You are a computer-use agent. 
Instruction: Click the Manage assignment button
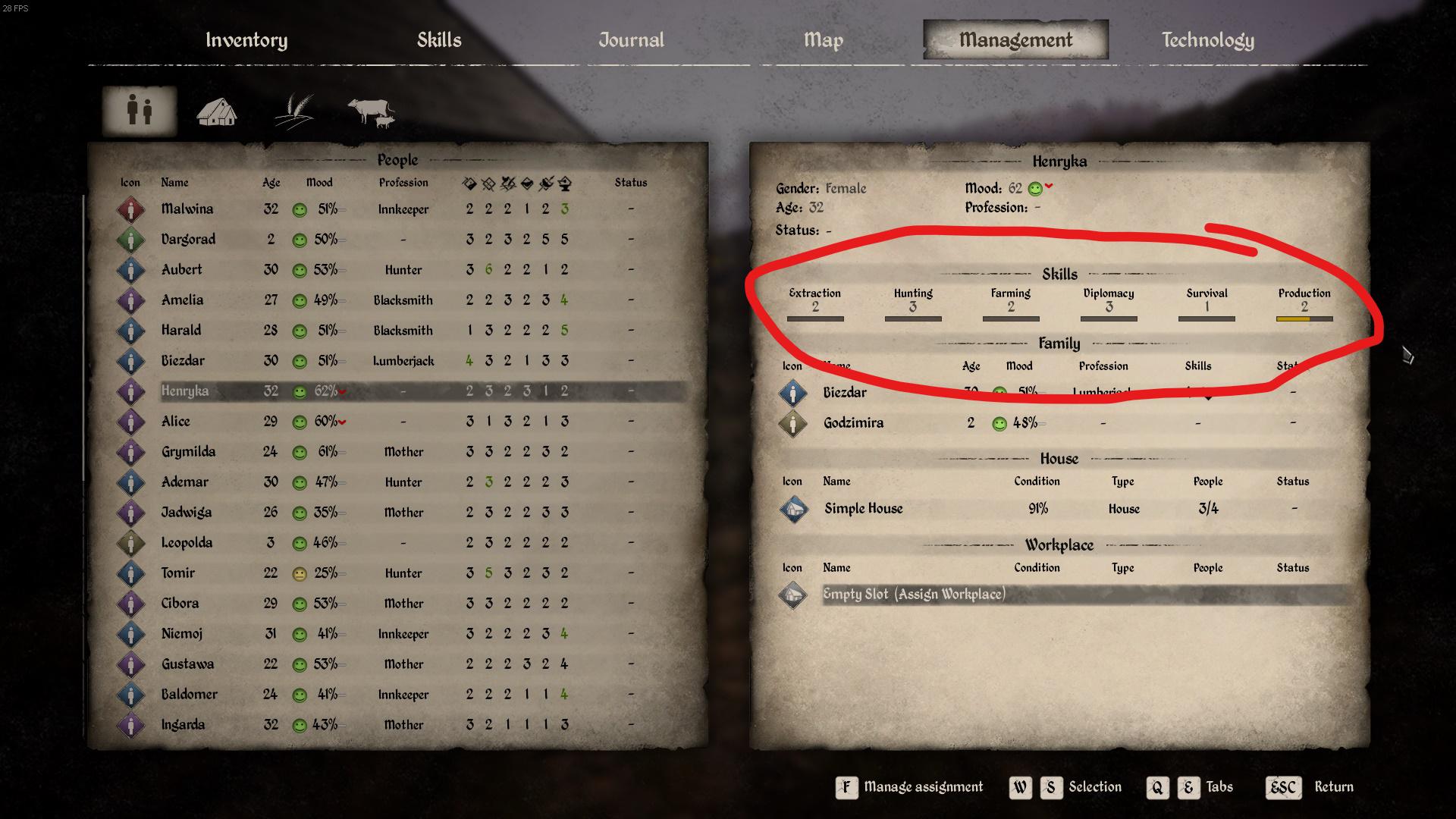pyautogui.click(x=909, y=787)
